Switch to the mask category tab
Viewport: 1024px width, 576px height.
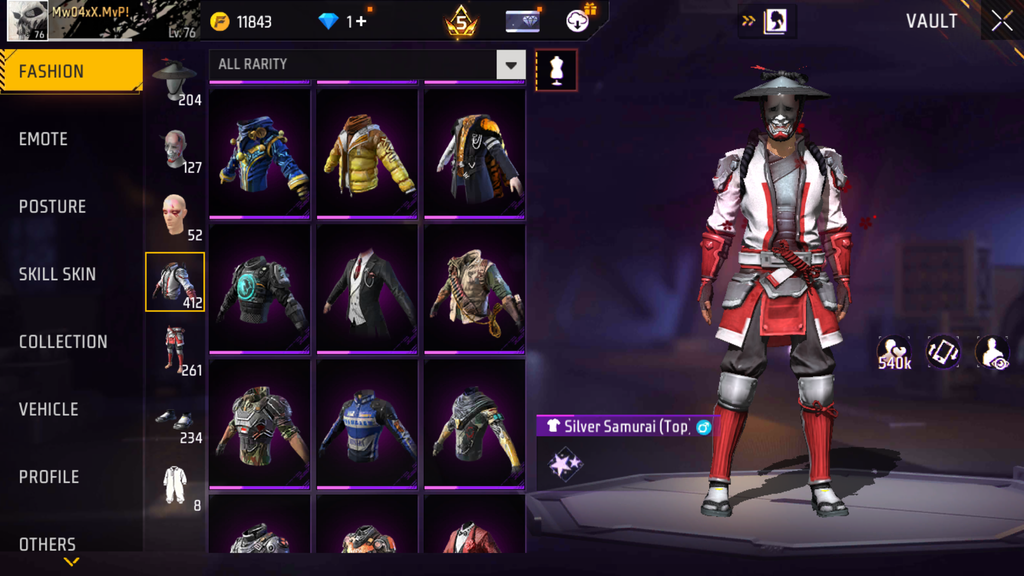[x=175, y=148]
